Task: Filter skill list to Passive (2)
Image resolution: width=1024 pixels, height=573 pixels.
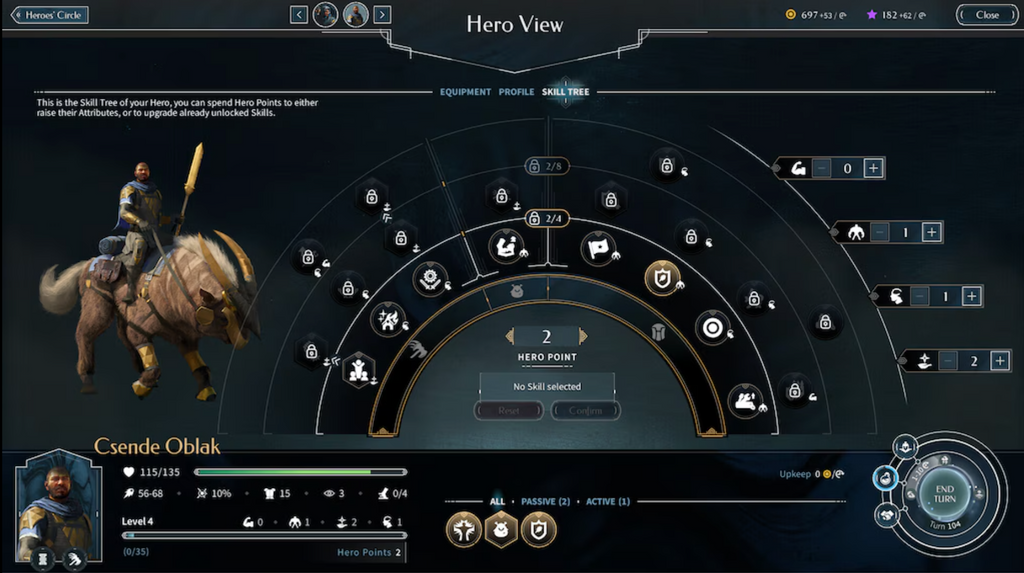Action: [545, 501]
